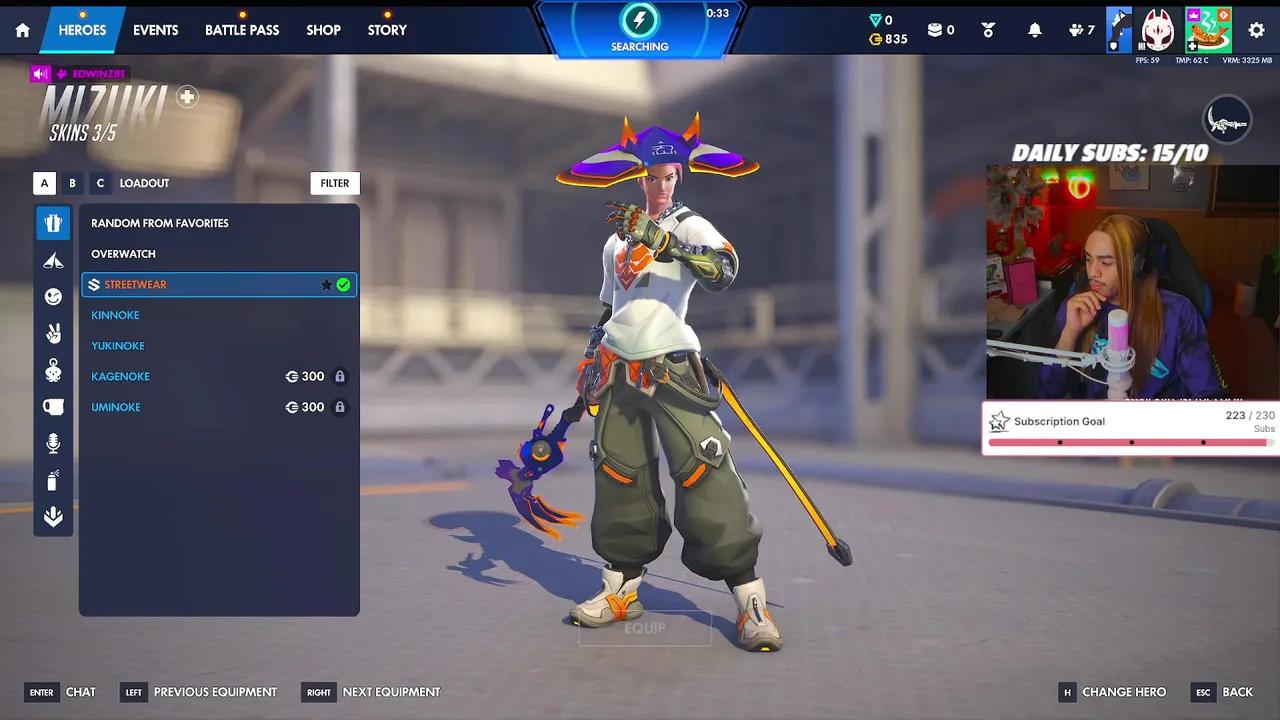Click the Subscription Goal progress bar
Image resolution: width=1280 pixels, height=720 pixels.
(x=1130, y=440)
